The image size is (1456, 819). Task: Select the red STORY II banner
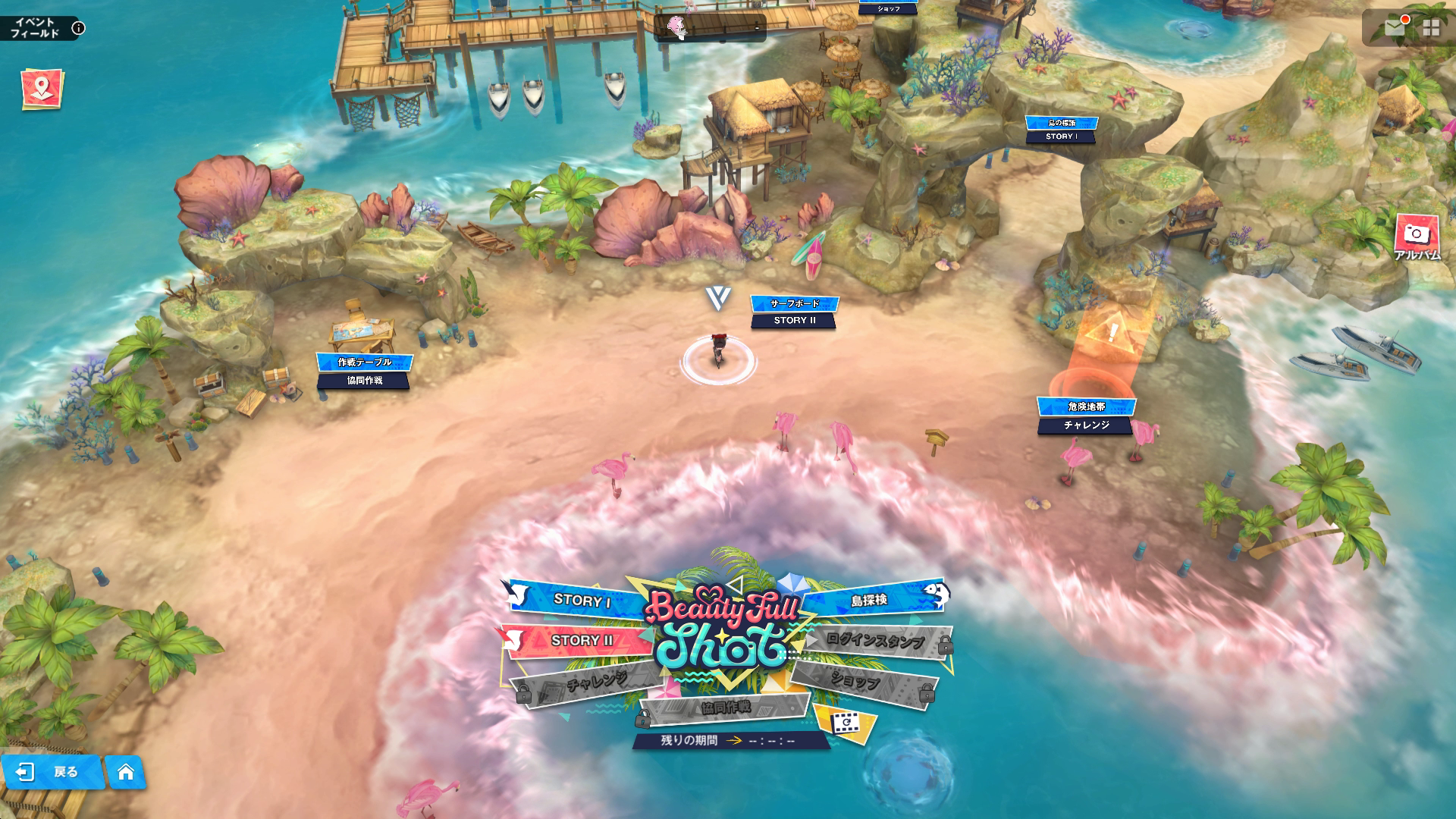pyautogui.click(x=581, y=641)
